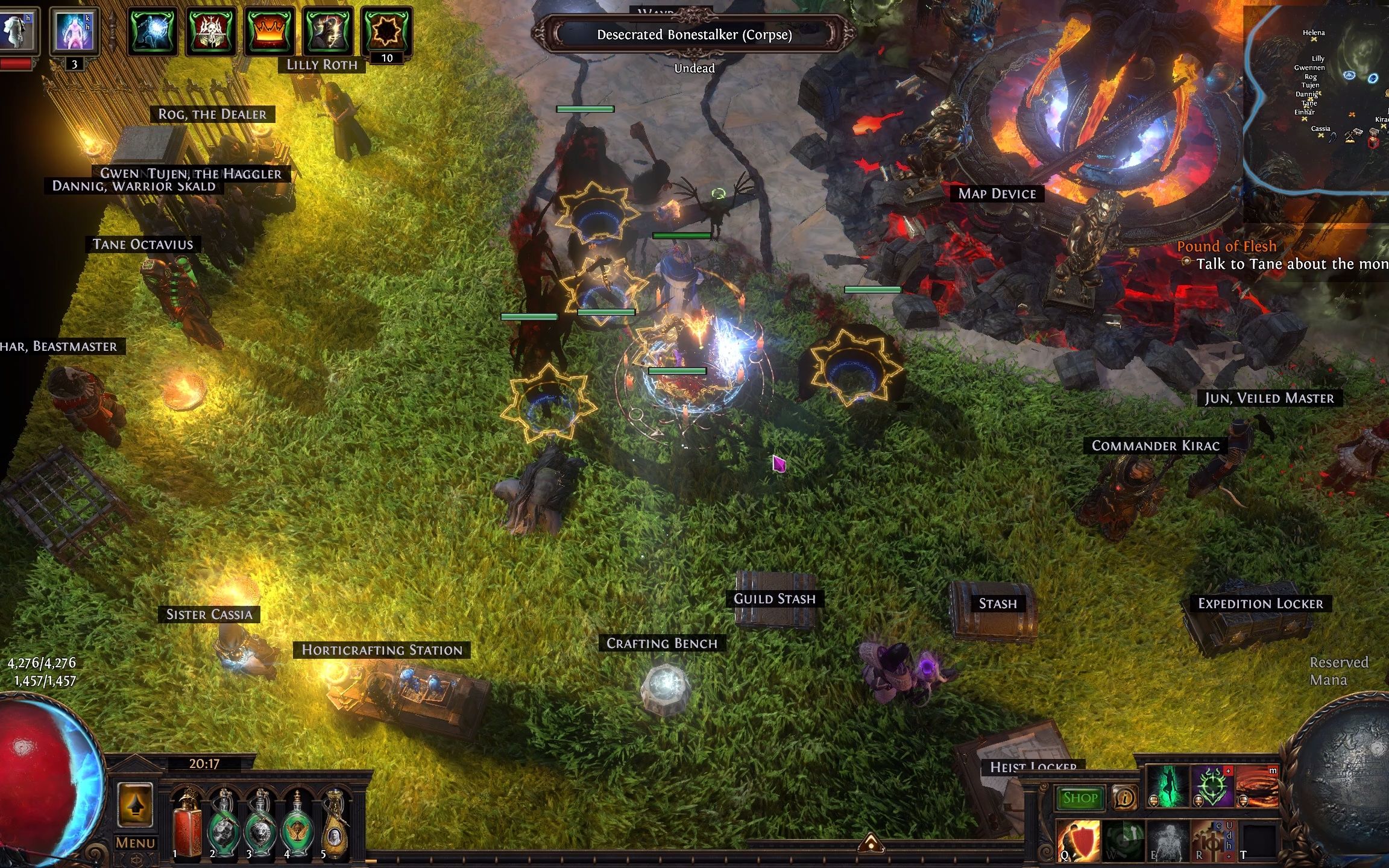Select the green silhouette skill slot
Viewport: 1389px width, 868px height.
1168,786
